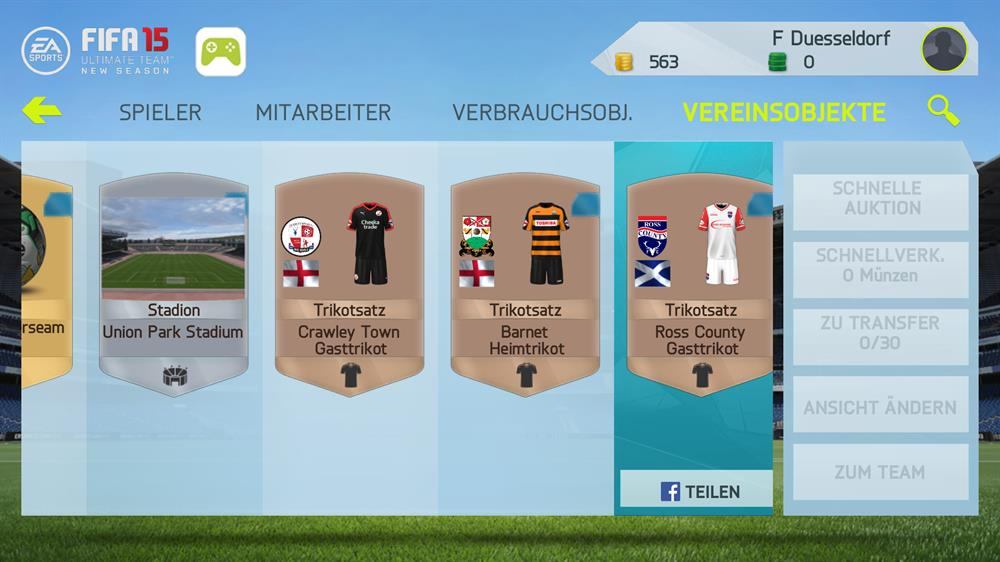Open search with the magnifying glass
1000x562 pixels.
[x=942, y=110]
